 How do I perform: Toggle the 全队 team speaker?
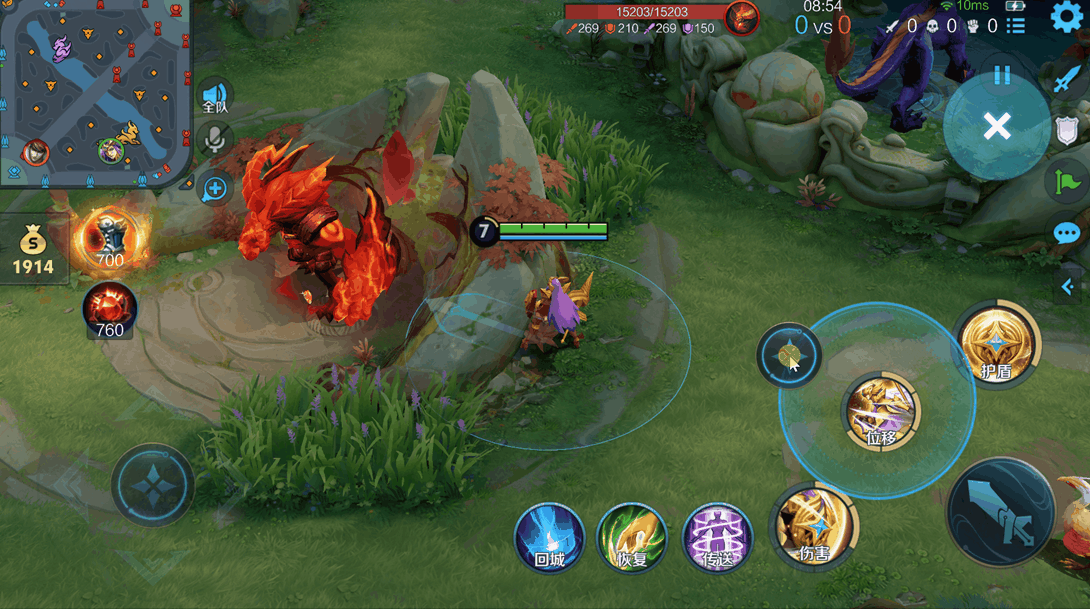coord(215,97)
